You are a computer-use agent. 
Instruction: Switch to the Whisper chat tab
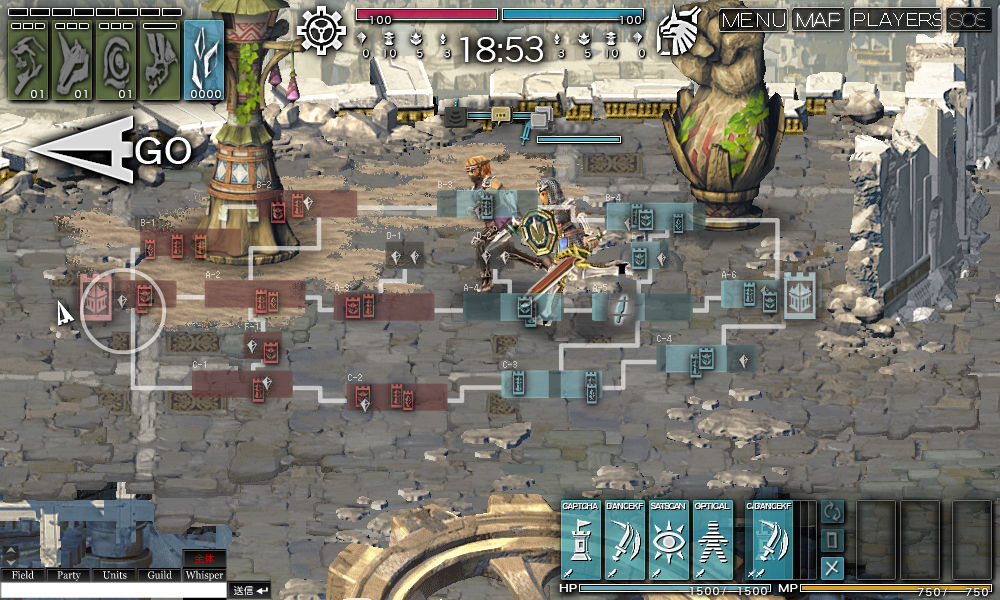pyautogui.click(x=204, y=575)
